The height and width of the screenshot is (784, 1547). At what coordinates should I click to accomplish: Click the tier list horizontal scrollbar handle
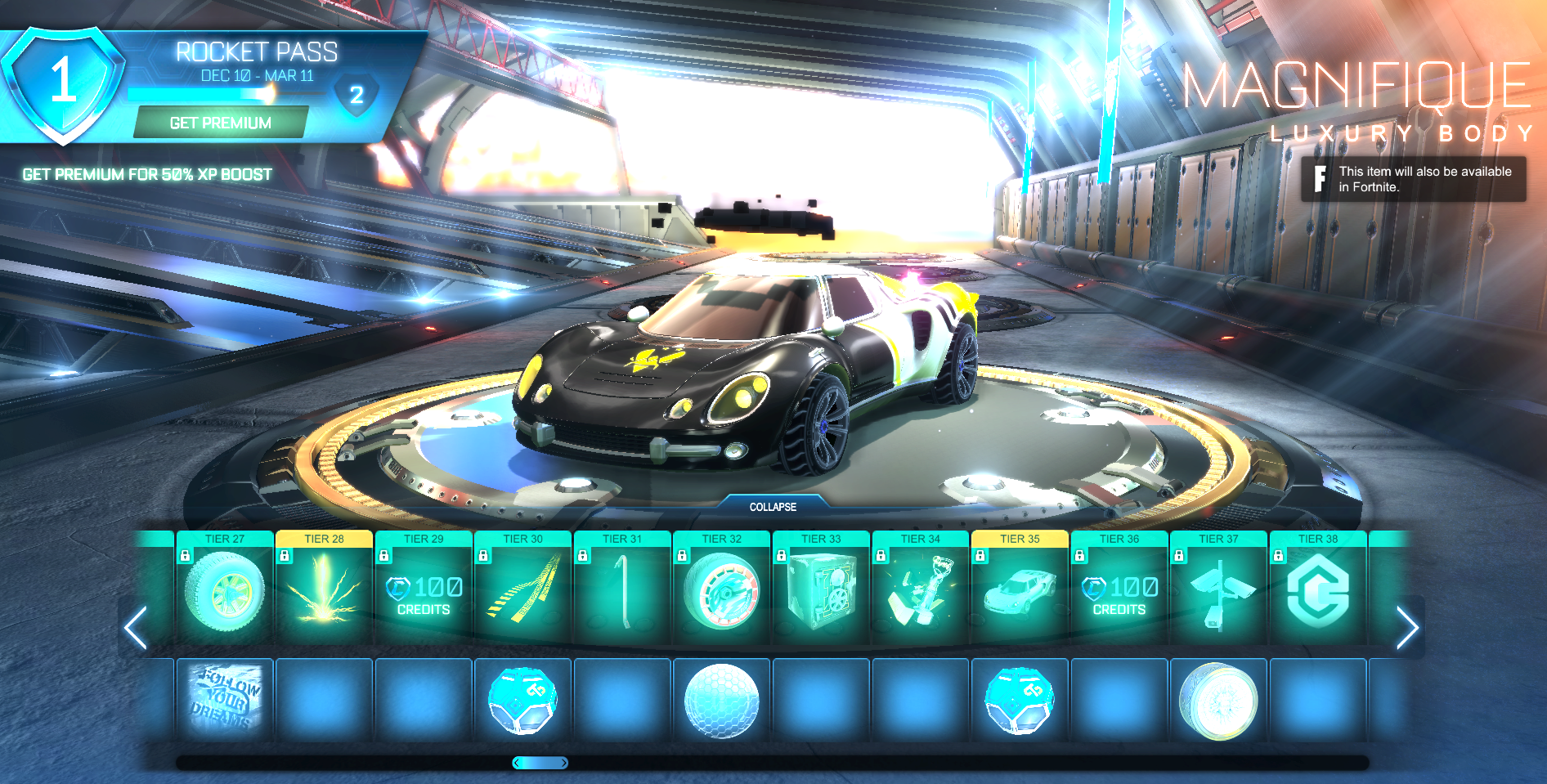[540, 763]
